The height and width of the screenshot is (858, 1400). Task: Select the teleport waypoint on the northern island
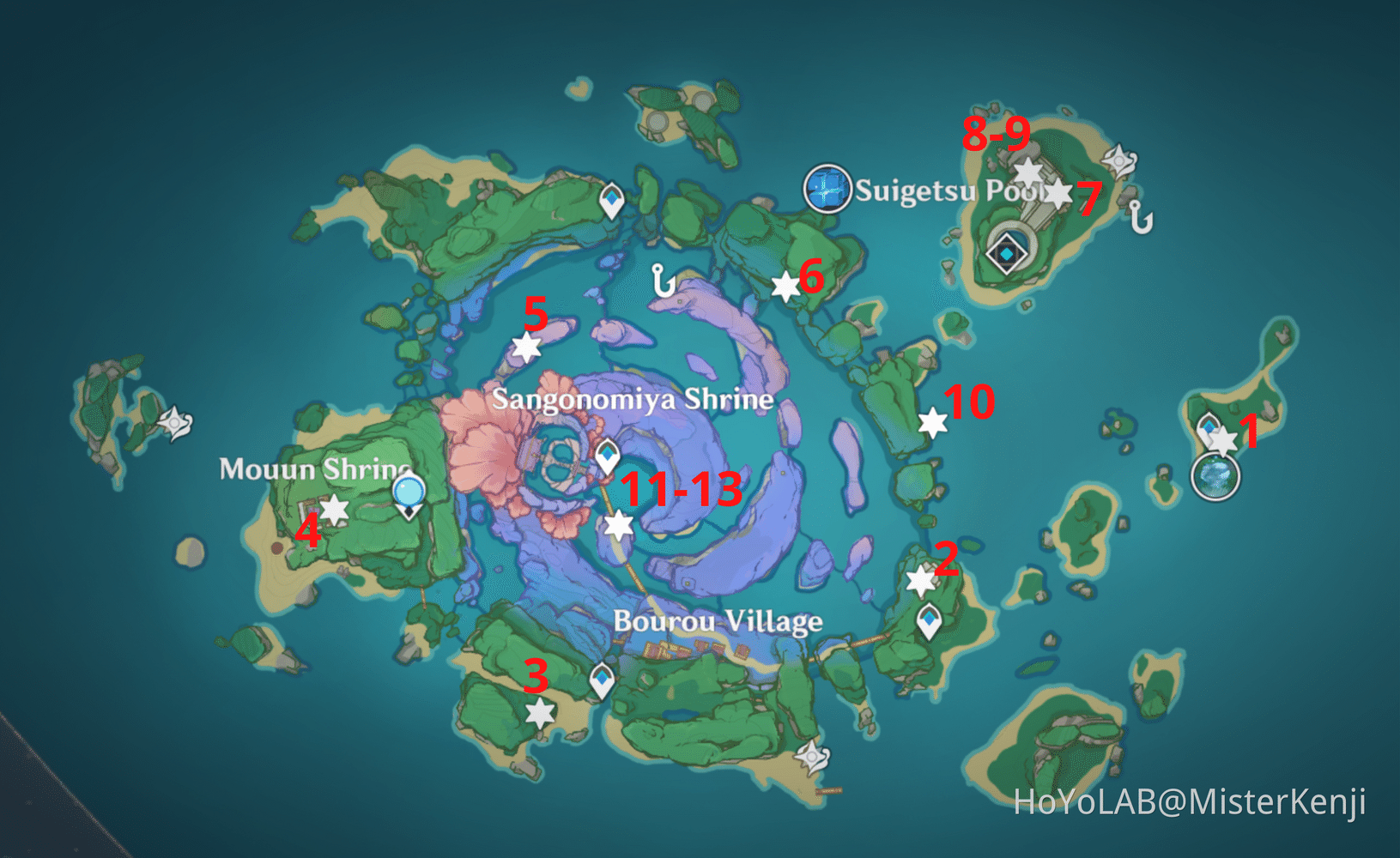pos(610,199)
